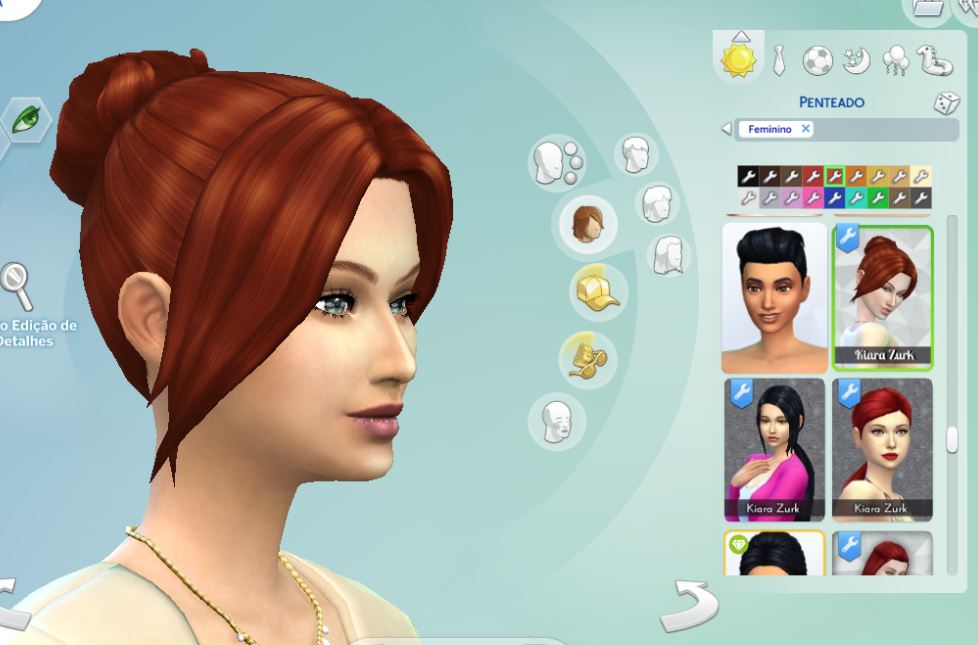Choose the Sleepwear moon tab
This screenshot has width=978, height=645.
tap(856, 61)
